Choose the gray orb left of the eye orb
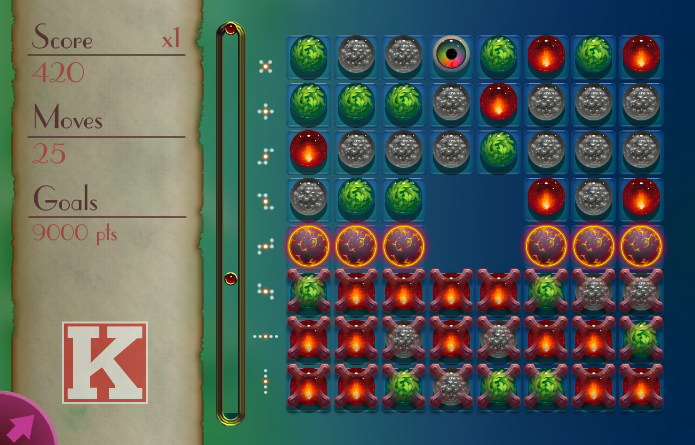695x445 pixels. point(403,56)
